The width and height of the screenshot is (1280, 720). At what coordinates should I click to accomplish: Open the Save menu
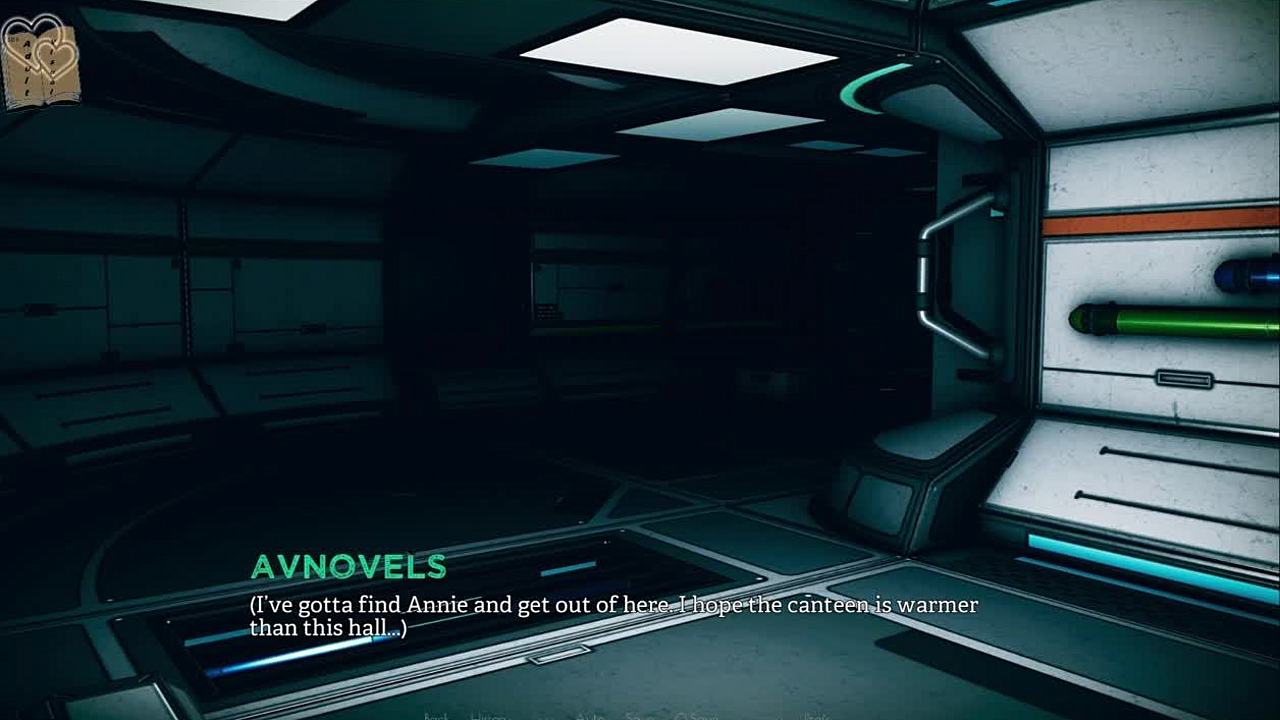638,716
